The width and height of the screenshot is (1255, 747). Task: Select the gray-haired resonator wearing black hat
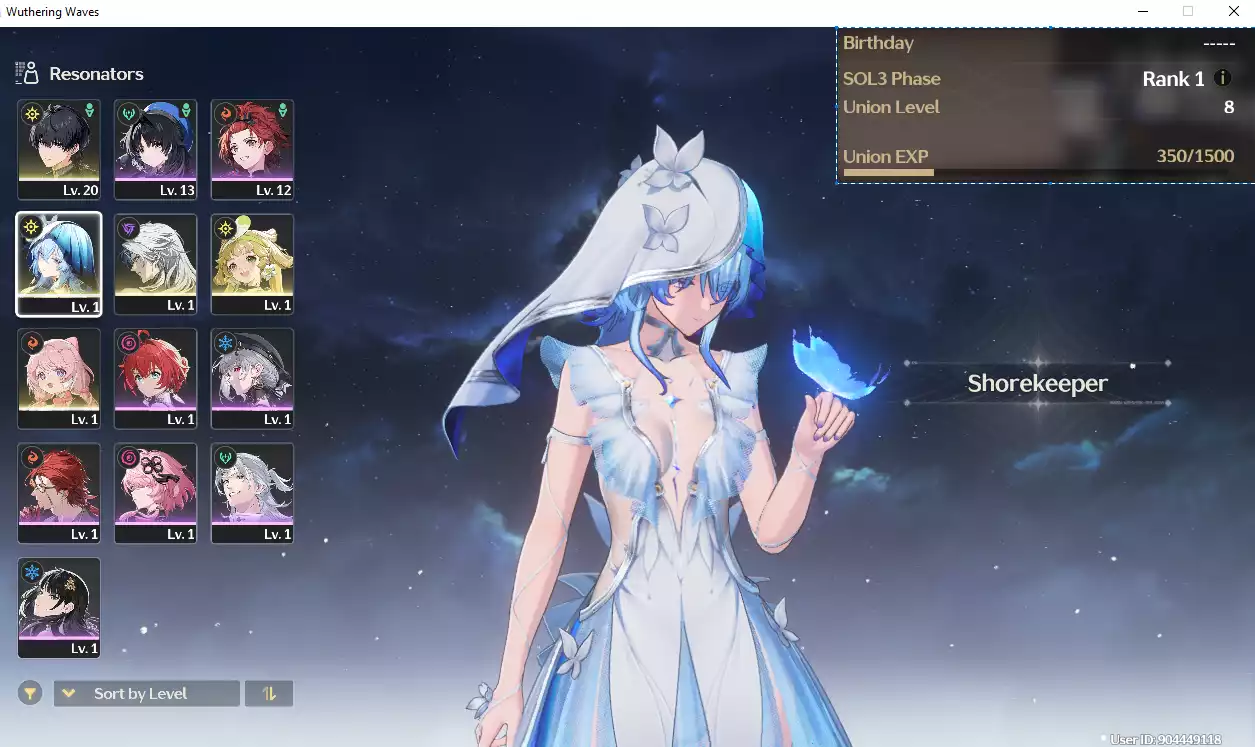tap(253, 378)
